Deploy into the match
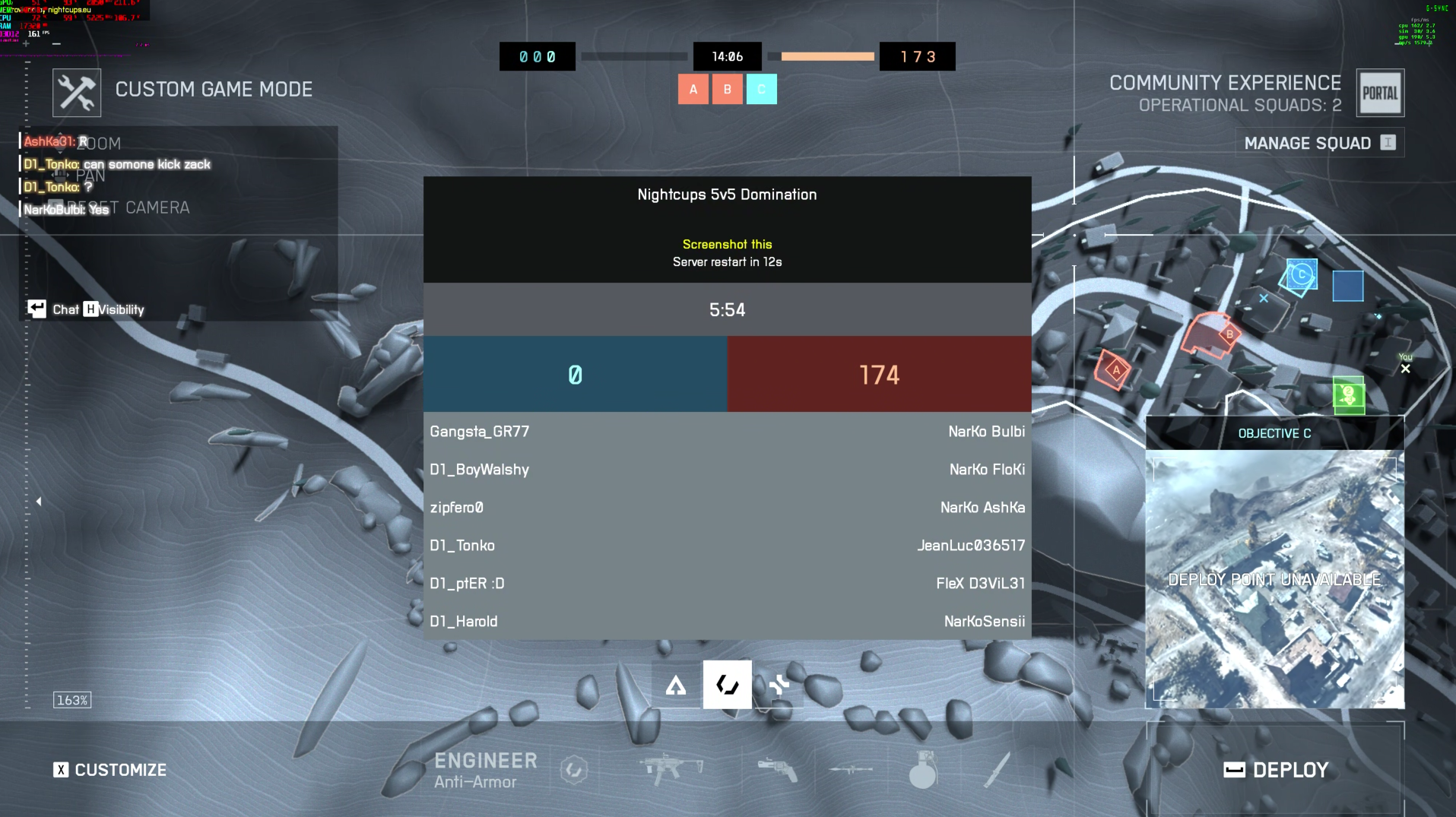1456x817 pixels. tap(1276, 770)
